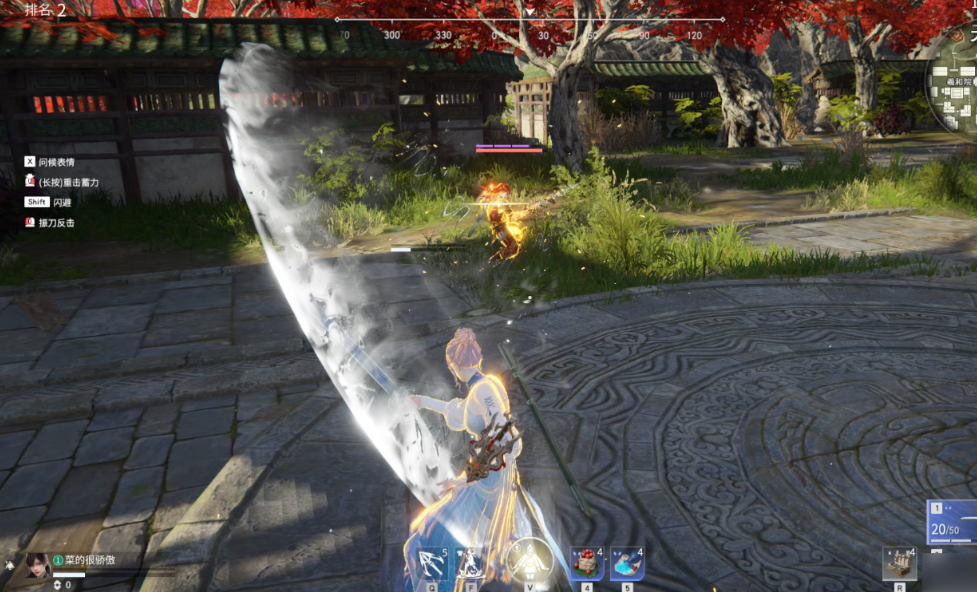Use the red berry box item

[587, 563]
